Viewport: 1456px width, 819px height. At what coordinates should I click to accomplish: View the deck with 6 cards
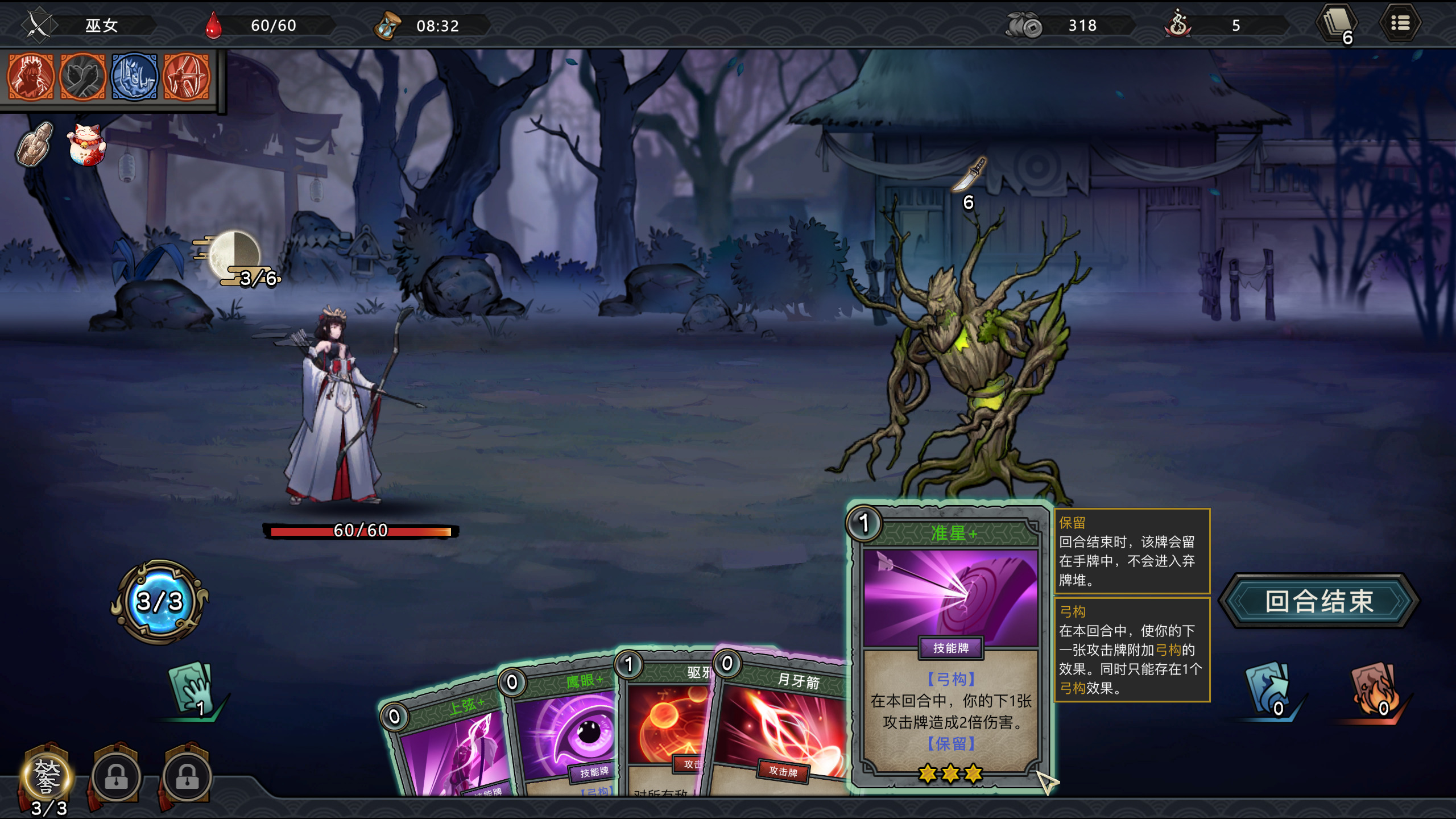coord(1337,25)
